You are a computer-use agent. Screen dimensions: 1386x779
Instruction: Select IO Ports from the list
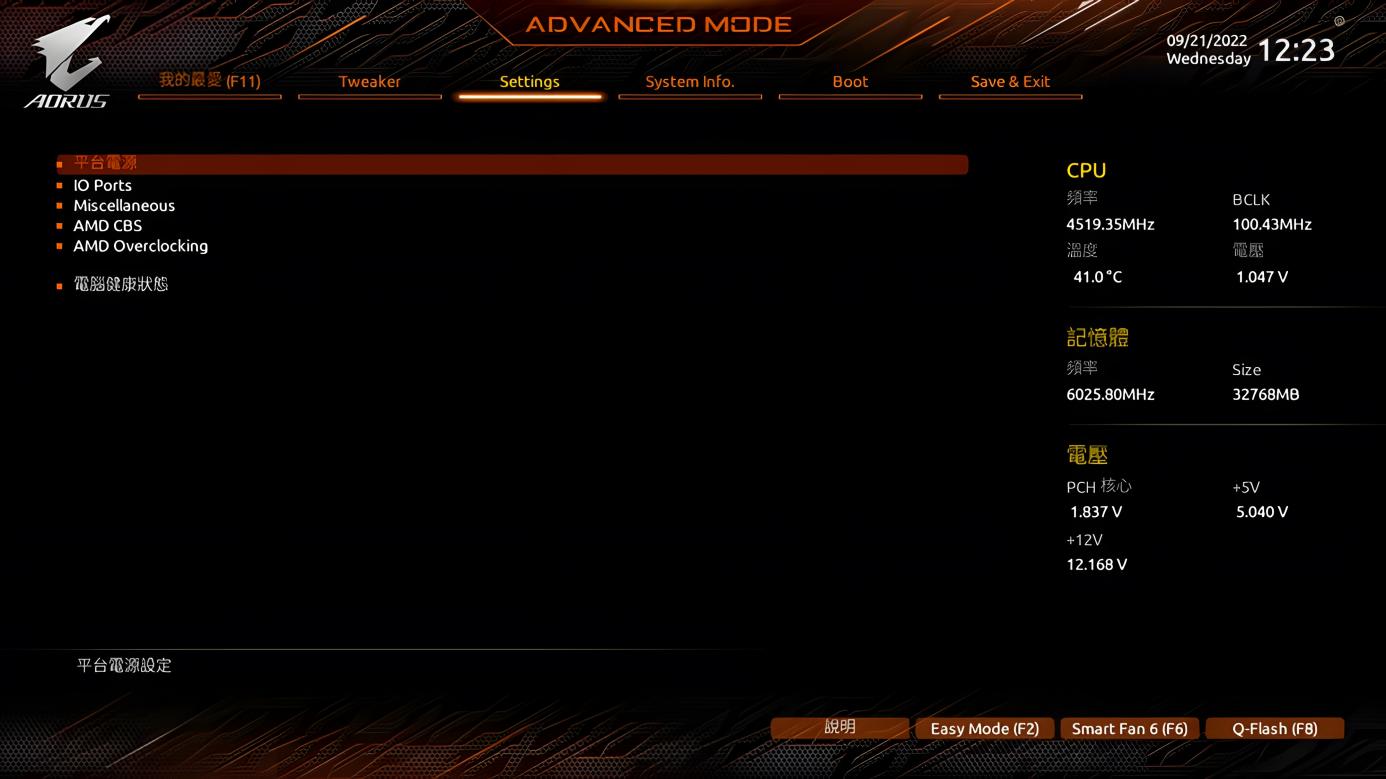[x=102, y=185]
